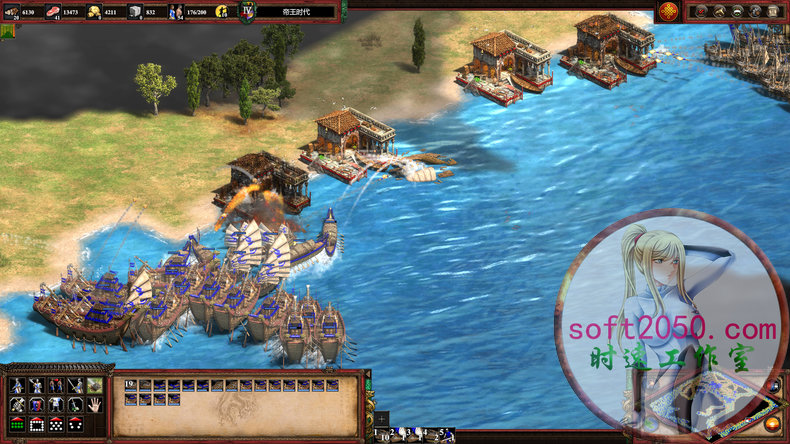Select control group 10 at bottom
This screenshot has width=790, height=444.
tap(383, 435)
